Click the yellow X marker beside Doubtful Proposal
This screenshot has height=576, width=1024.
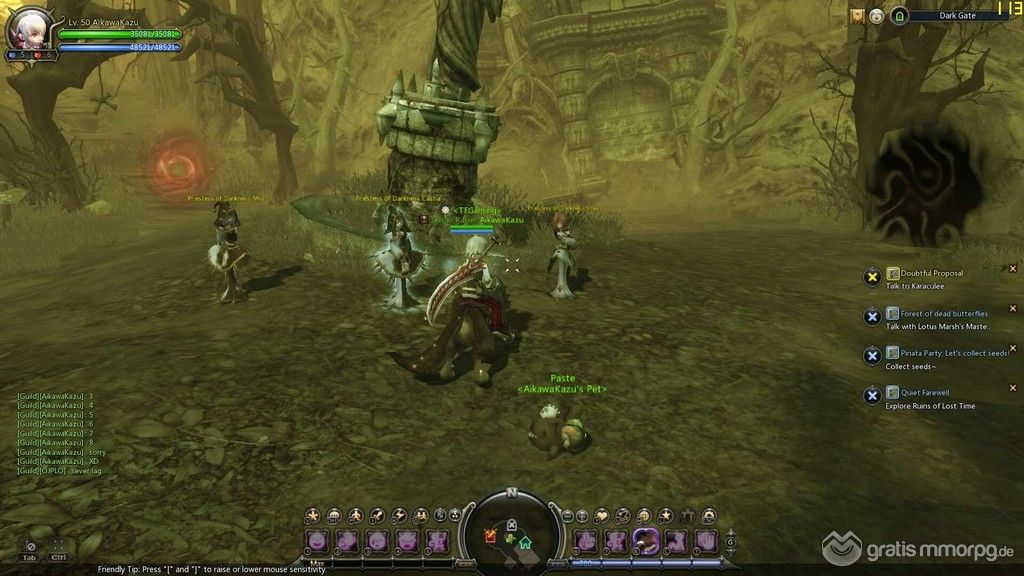click(x=872, y=277)
